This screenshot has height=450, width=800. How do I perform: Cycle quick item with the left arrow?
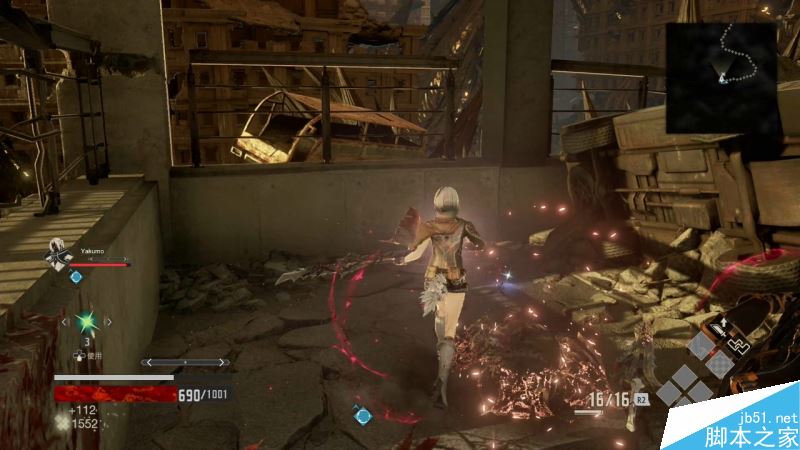(x=65, y=322)
